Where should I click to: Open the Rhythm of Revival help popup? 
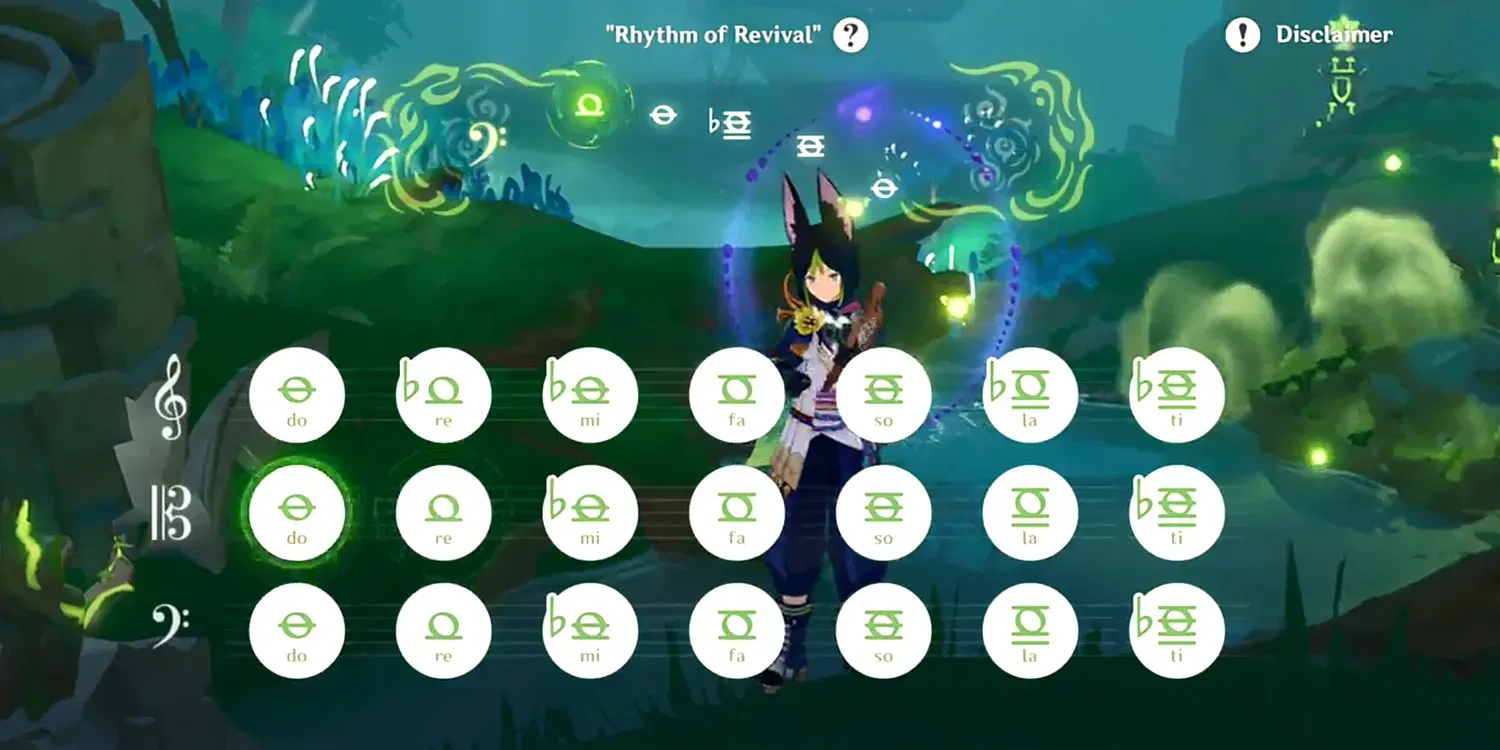[849, 35]
